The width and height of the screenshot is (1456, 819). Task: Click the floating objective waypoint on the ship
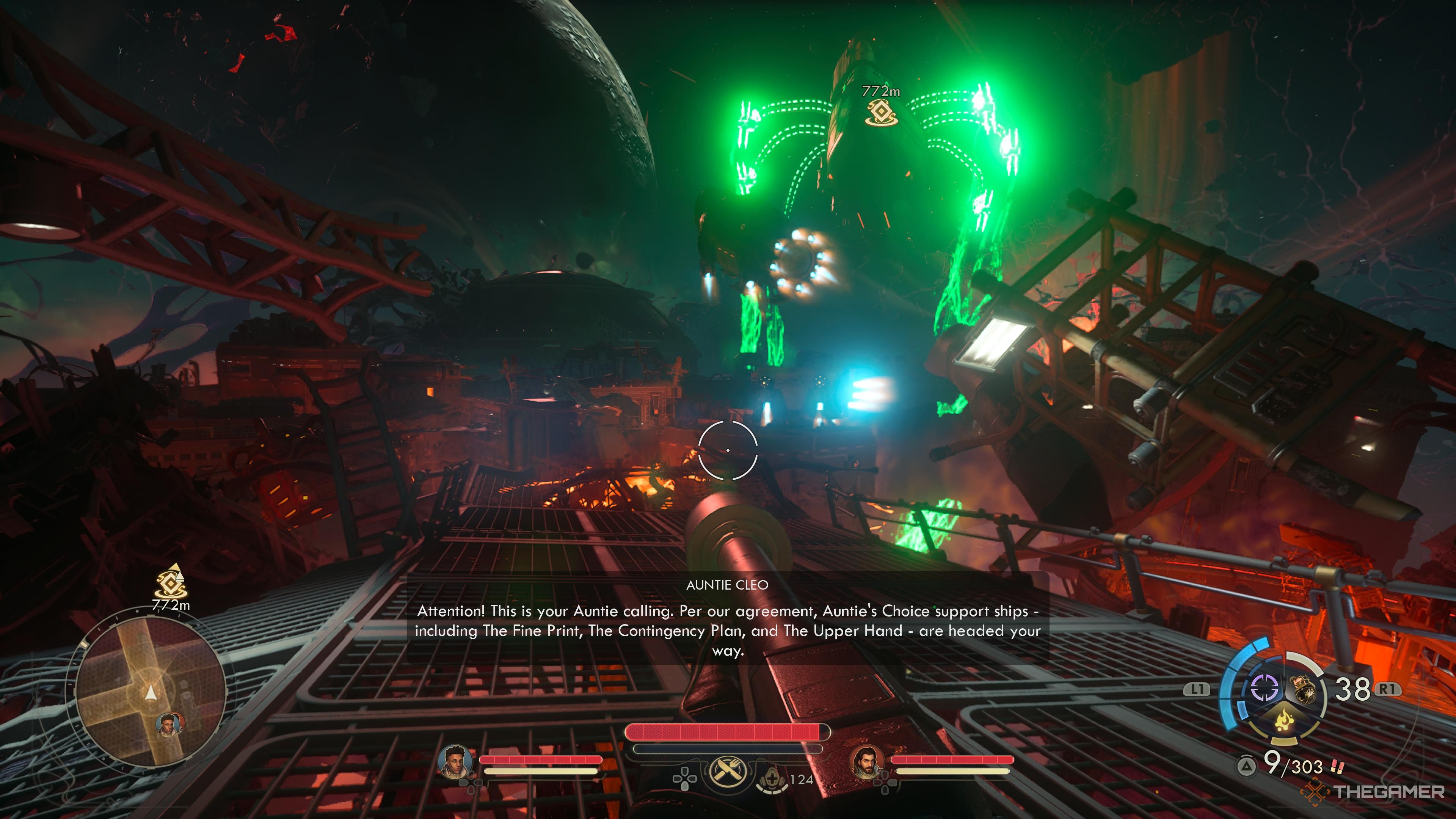(880, 112)
